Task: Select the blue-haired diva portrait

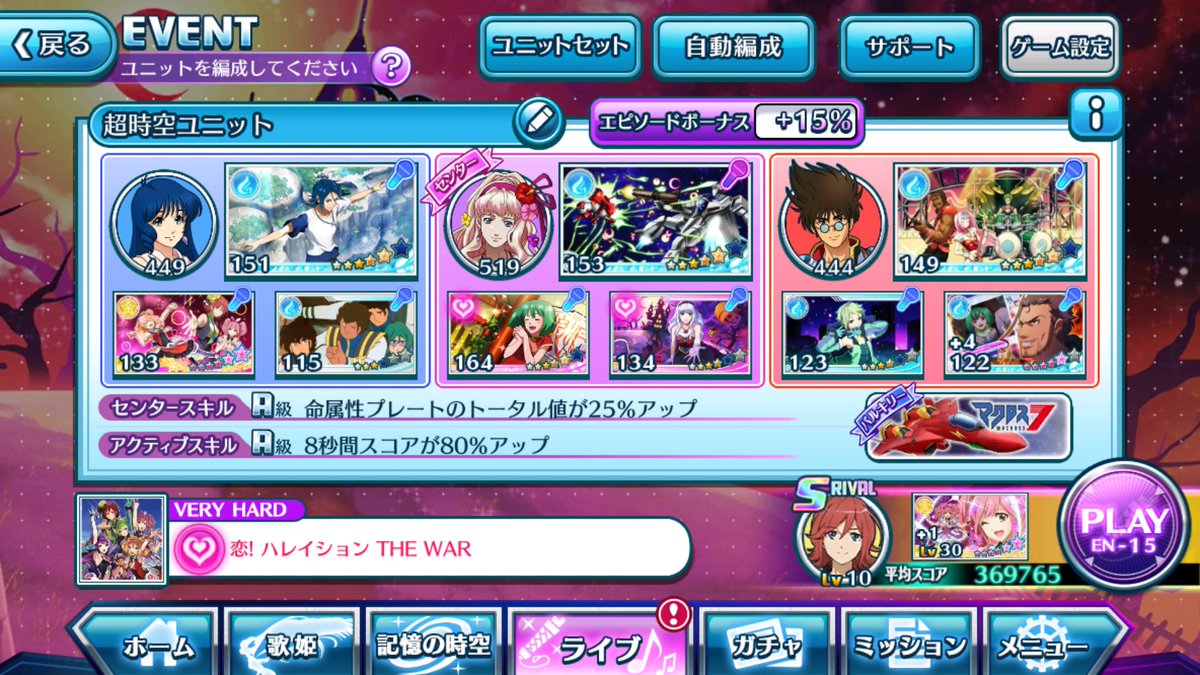Action: (x=164, y=222)
